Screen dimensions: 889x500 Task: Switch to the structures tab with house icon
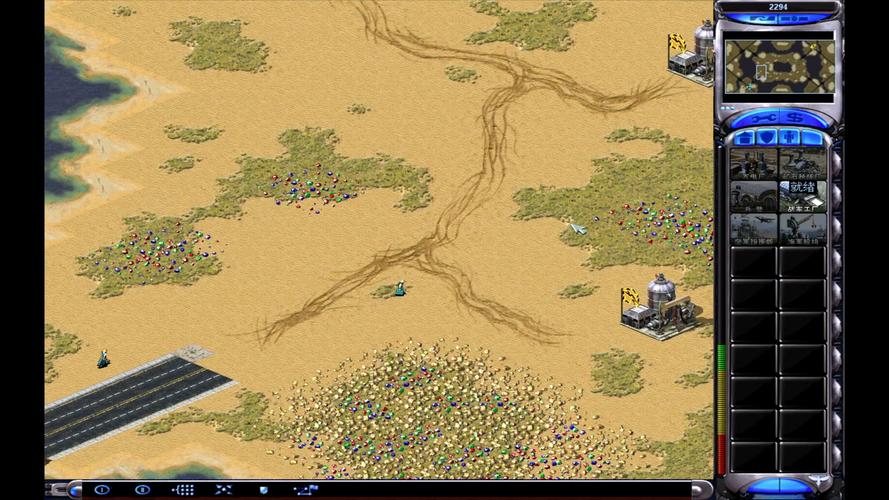[743, 137]
